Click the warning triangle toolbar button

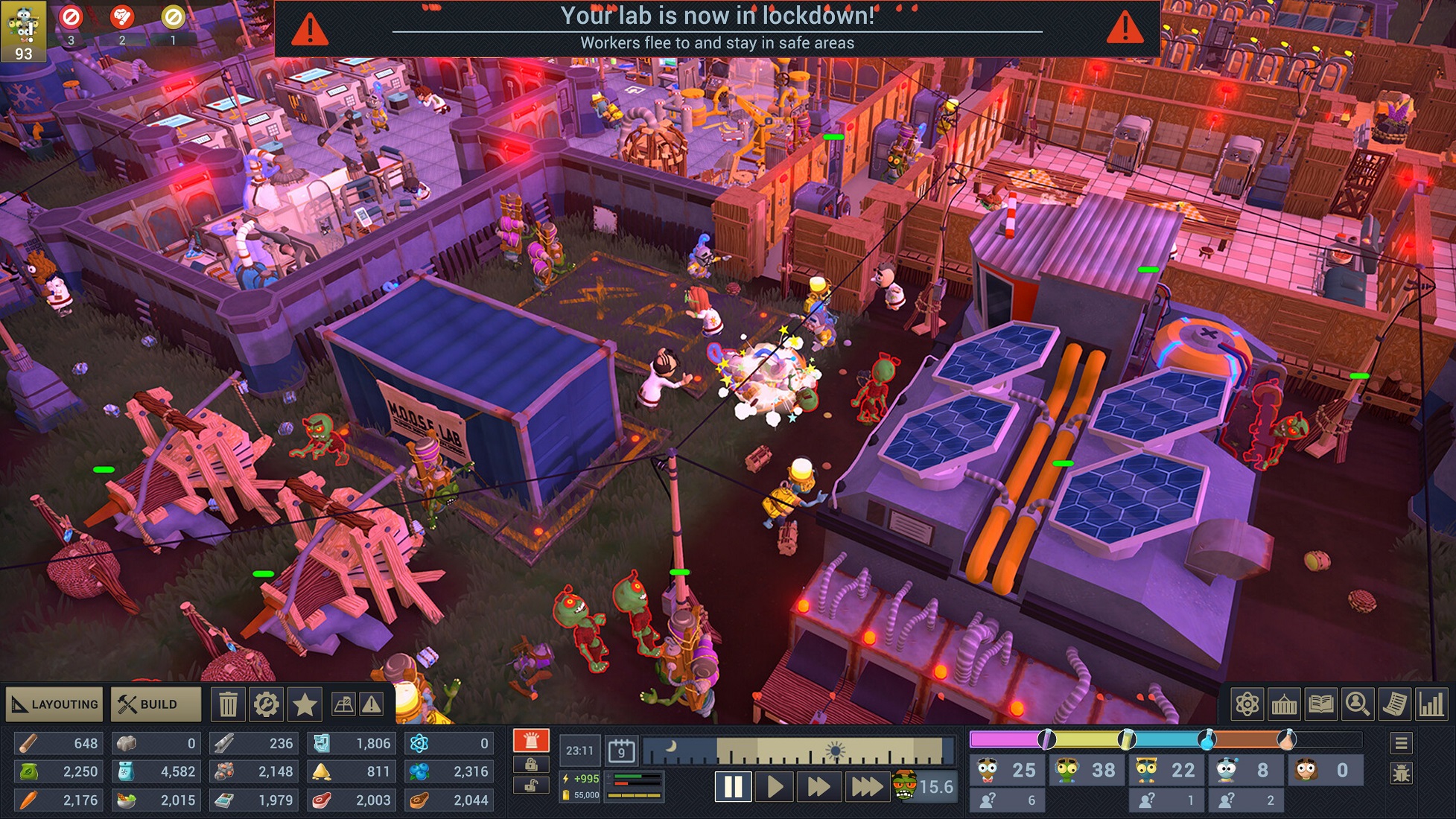(371, 704)
